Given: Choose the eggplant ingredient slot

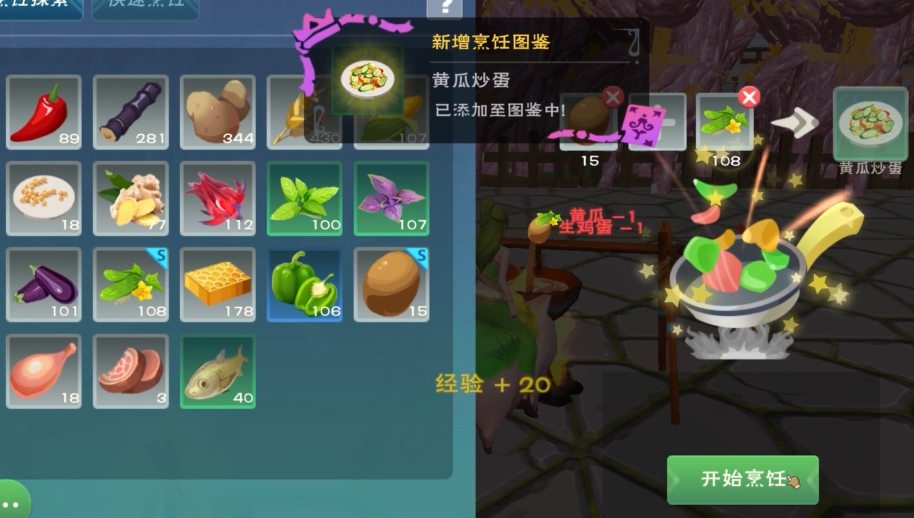Looking at the screenshot, I should tap(44, 285).
